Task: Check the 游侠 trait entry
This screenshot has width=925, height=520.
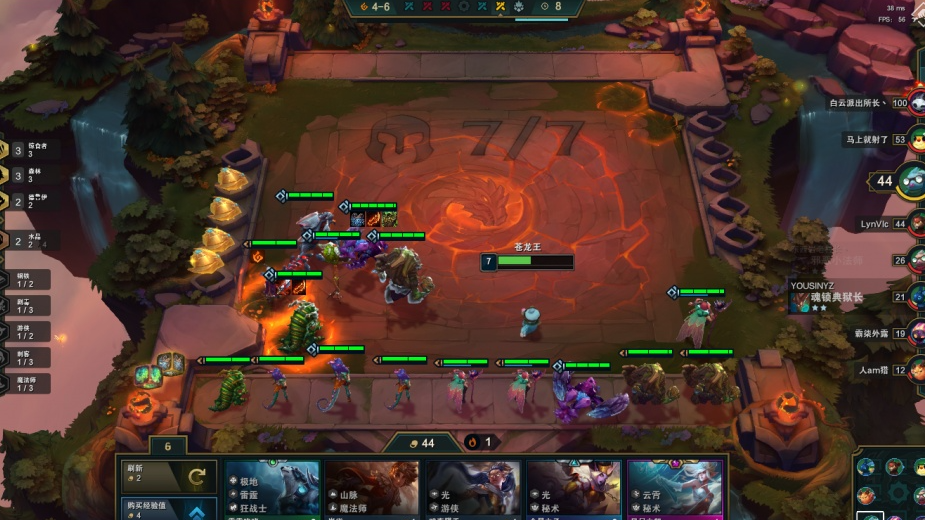Action: click(x=24, y=331)
